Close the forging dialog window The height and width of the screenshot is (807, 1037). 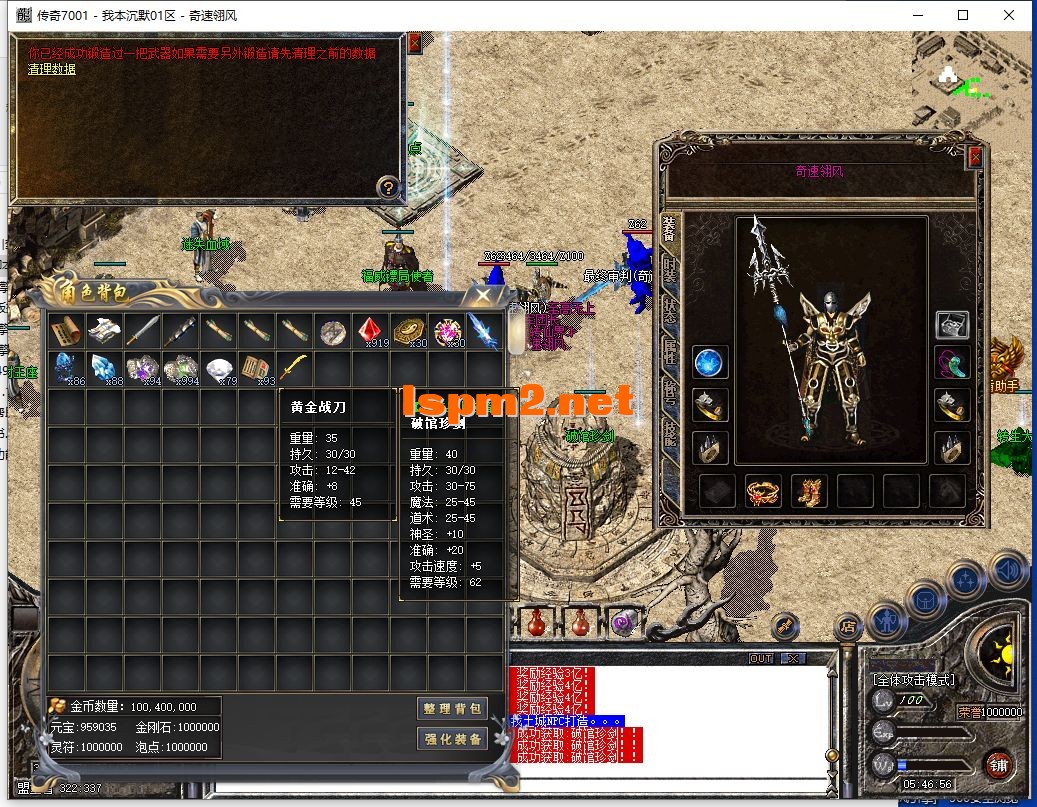pos(414,43)
